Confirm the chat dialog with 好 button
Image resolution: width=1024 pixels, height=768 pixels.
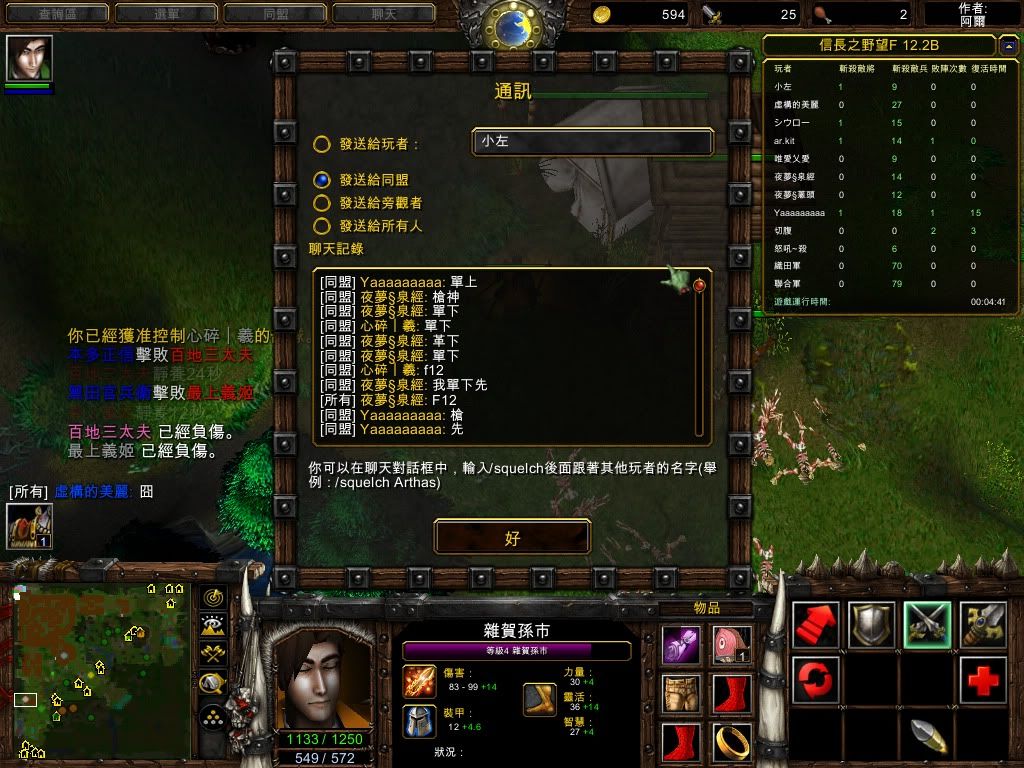512,538
